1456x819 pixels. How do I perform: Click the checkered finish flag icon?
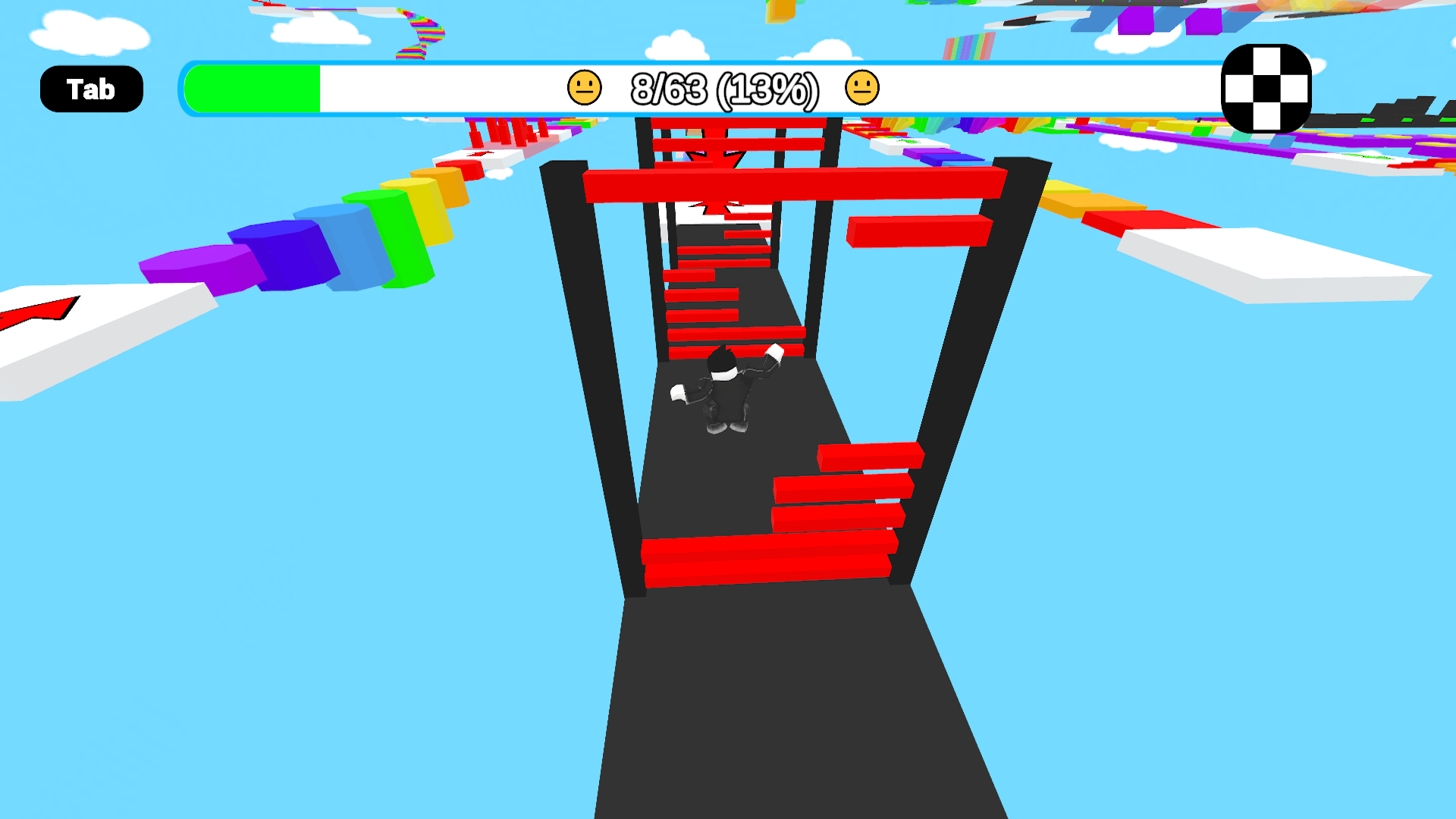1265,88
